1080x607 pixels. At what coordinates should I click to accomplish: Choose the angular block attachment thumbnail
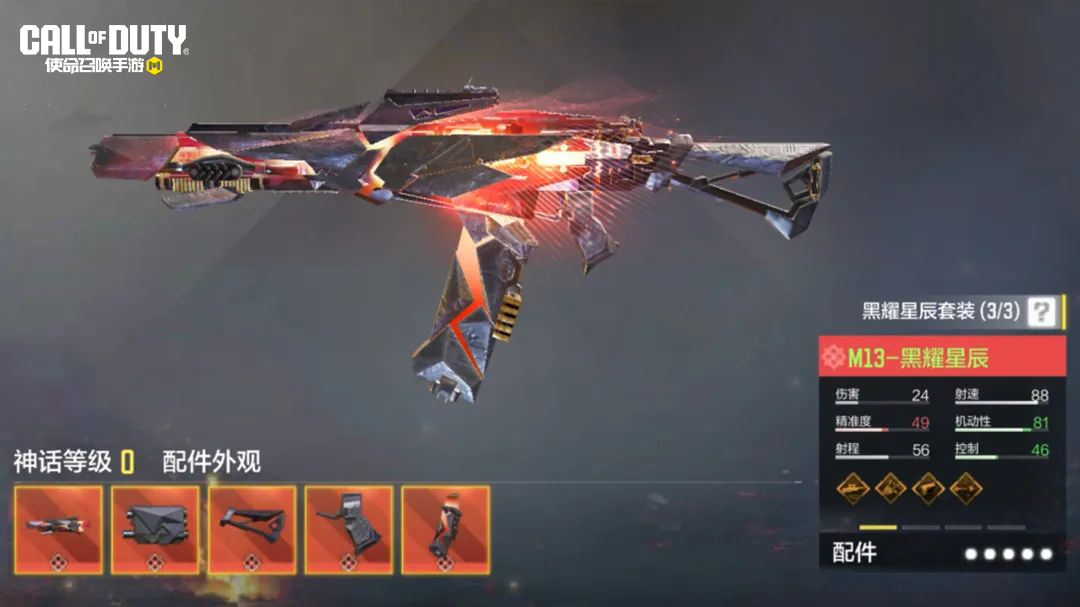point(155,529)
